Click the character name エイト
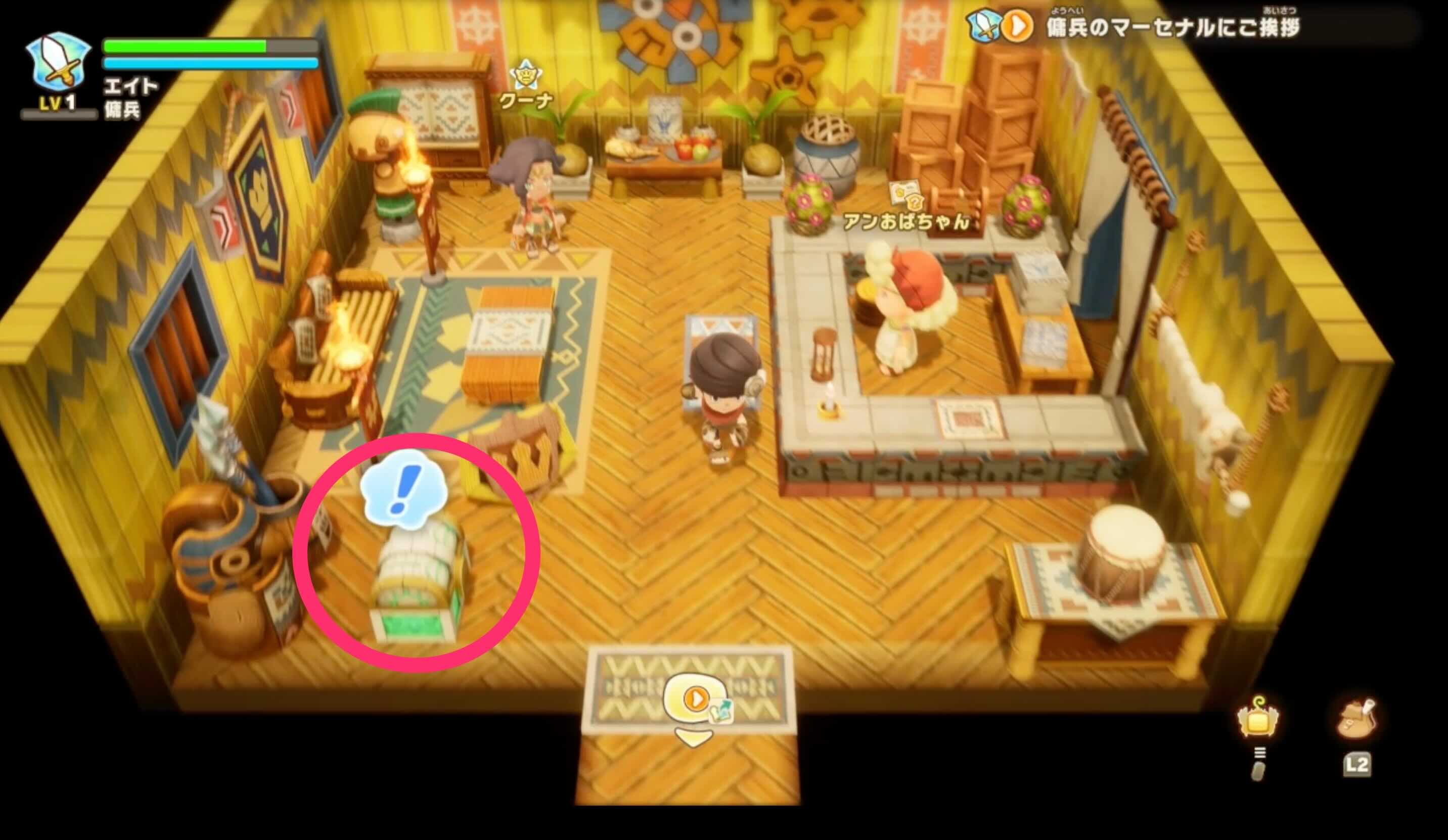The height and width of the screenshot is (840, 1448). 131,87
